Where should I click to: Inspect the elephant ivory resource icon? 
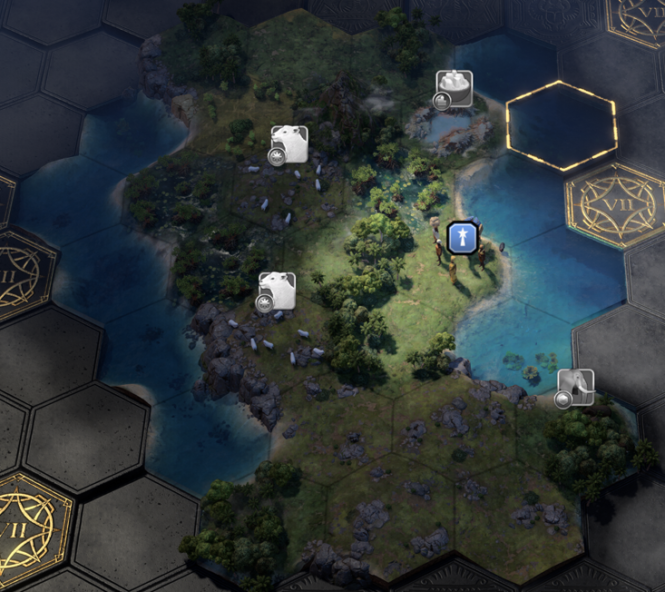point(576,386)
